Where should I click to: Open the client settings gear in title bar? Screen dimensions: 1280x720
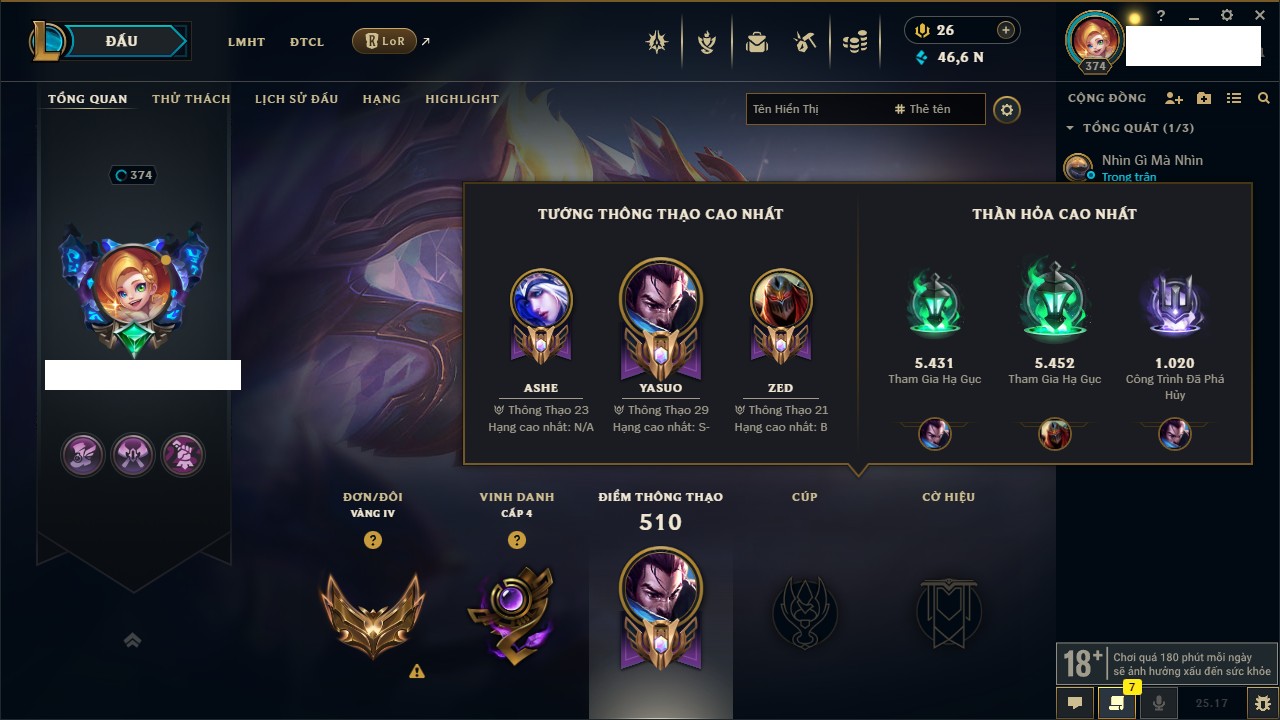pyautogui.click(x=1227, y=15)
